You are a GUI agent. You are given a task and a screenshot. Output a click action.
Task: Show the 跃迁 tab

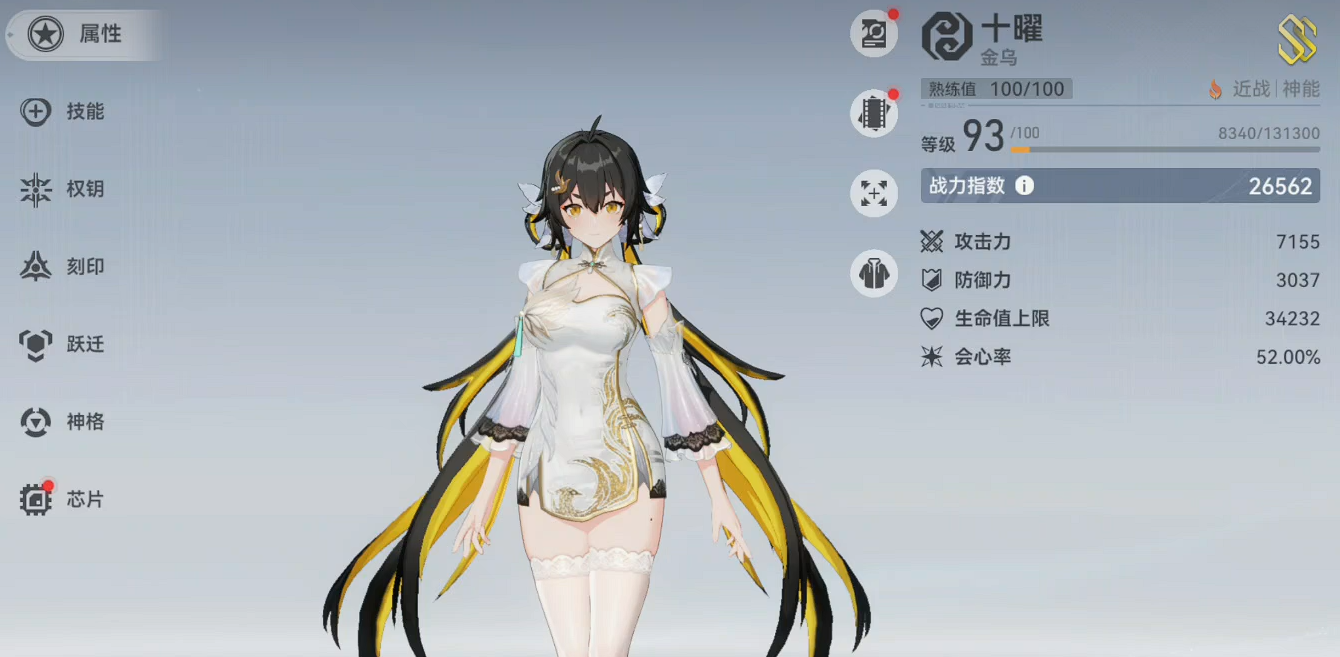click(x=66, y=345)
